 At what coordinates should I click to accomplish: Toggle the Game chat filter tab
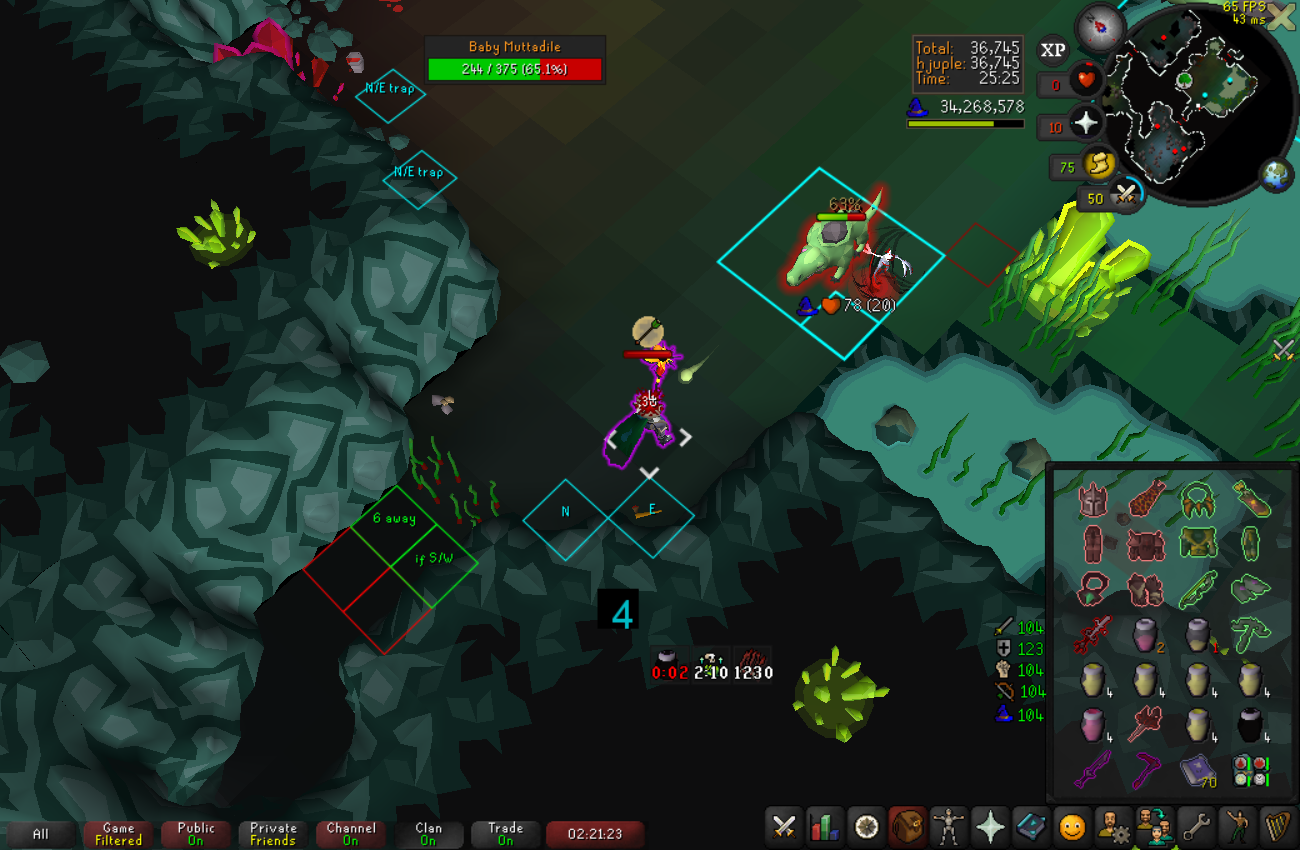118,834
